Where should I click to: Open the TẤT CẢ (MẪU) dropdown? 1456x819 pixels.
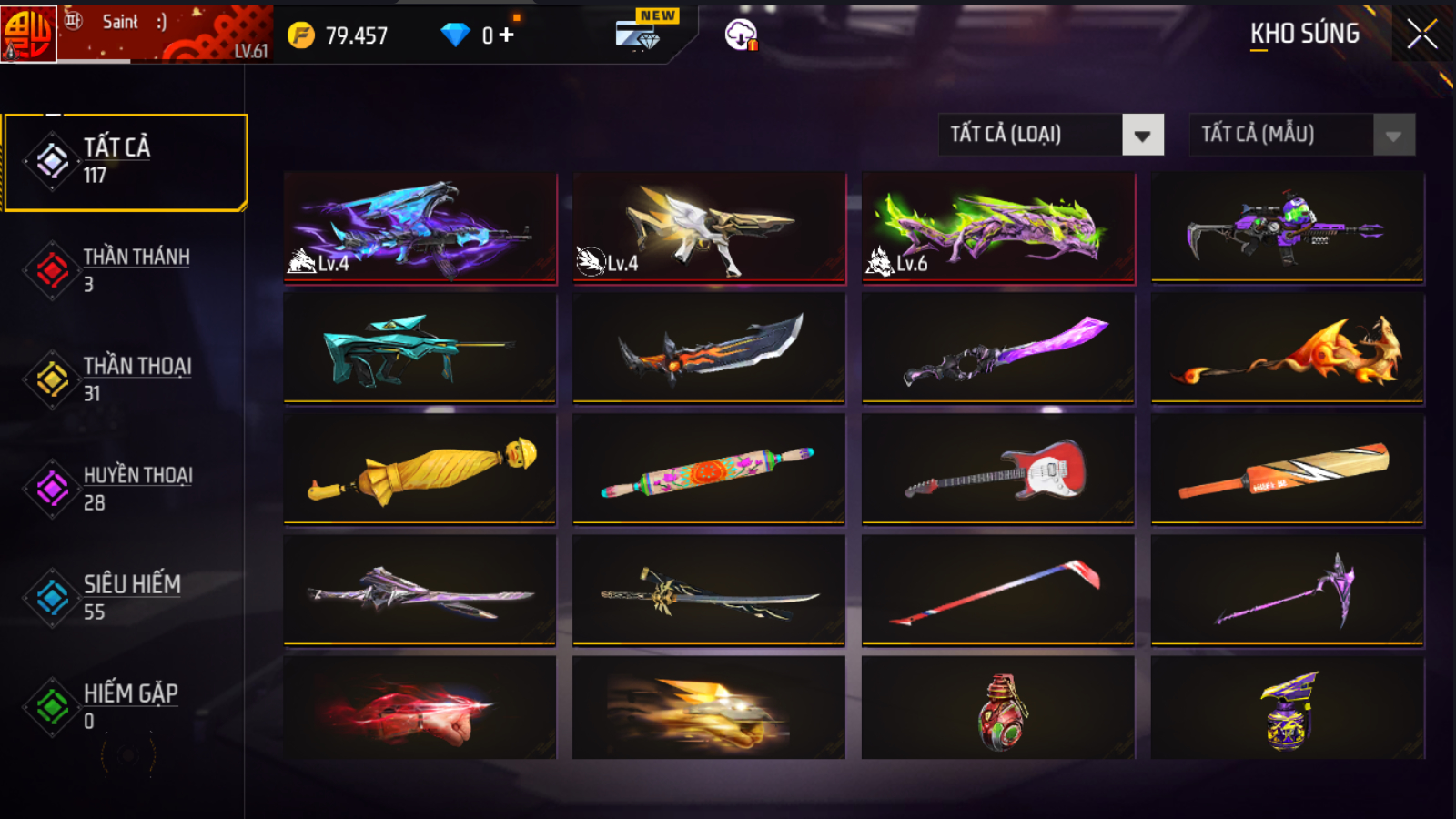1274,134
